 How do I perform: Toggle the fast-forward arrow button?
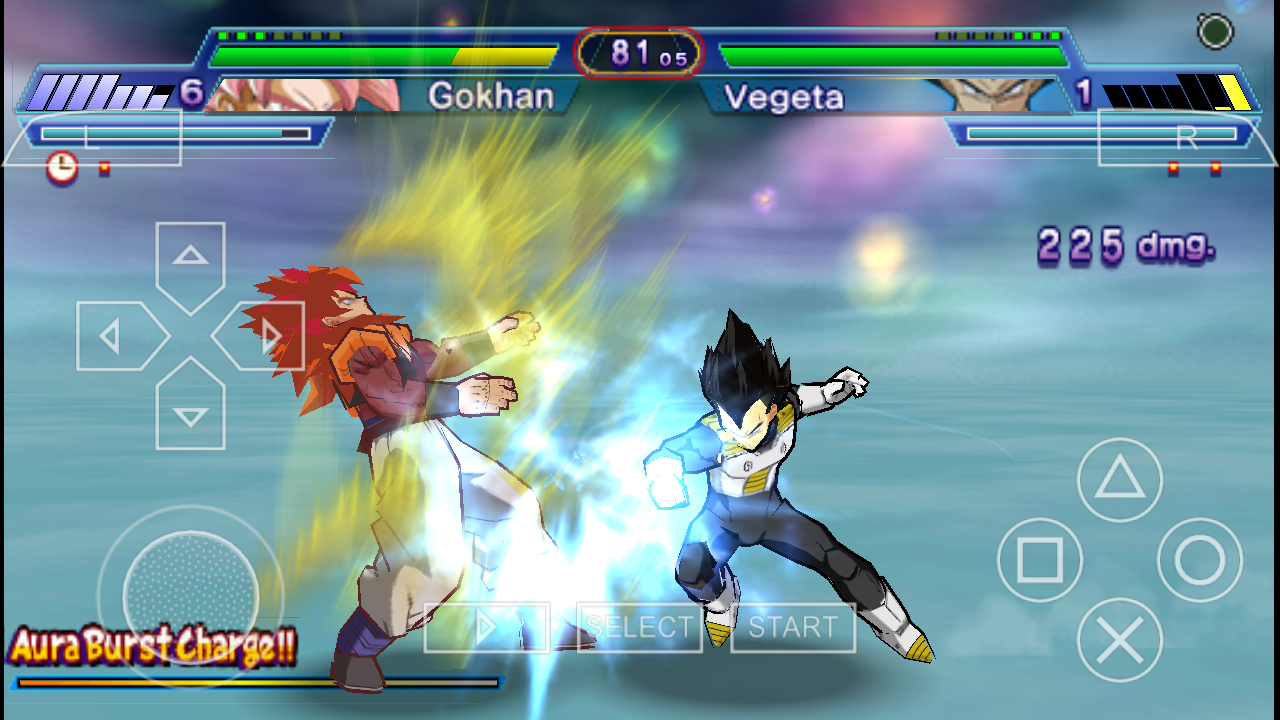click(487, 627)
